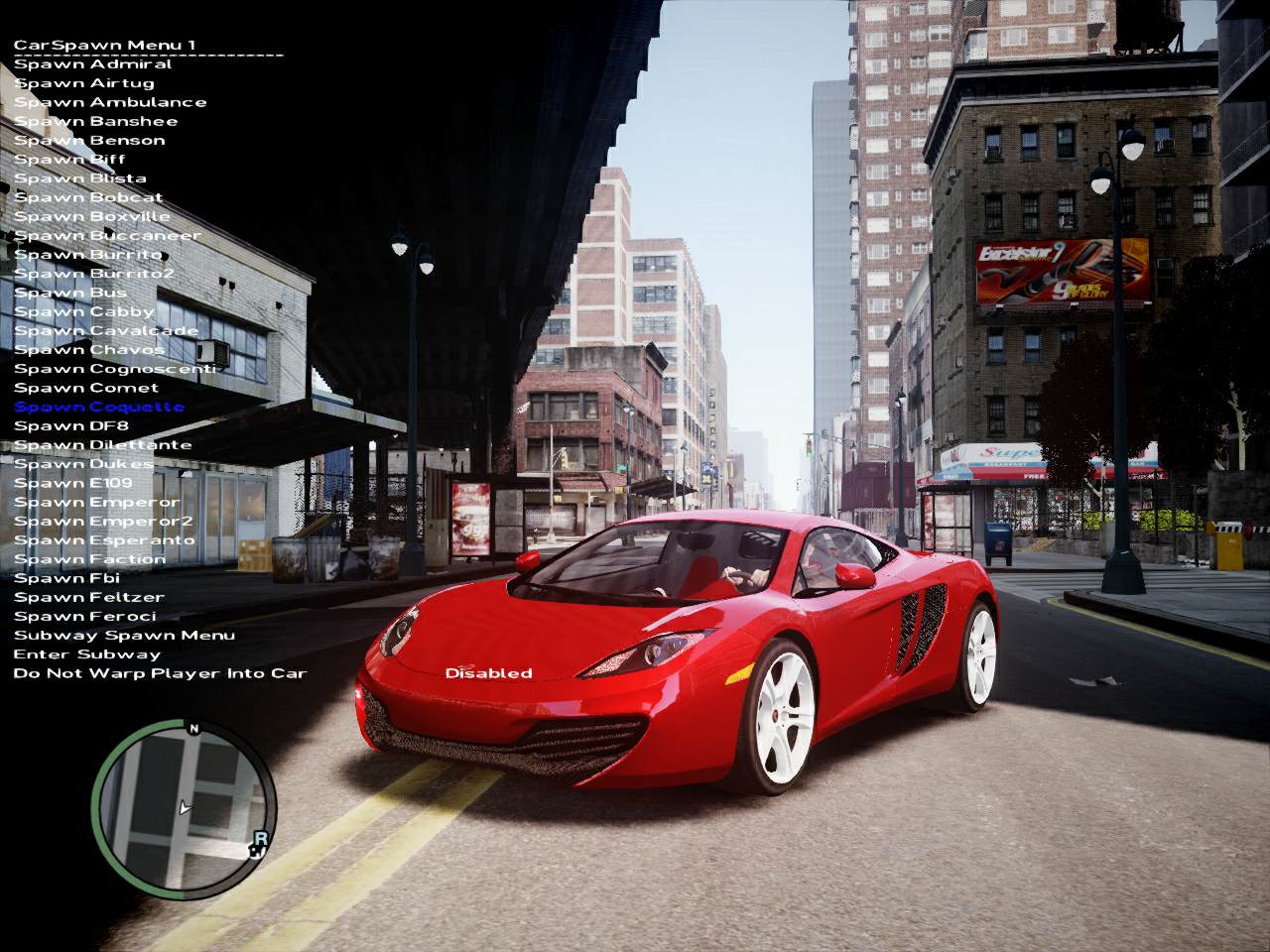Screen dimensions: 1270x952
Task: Select Spawn Bus in the car menu
Action: point(70,293)
